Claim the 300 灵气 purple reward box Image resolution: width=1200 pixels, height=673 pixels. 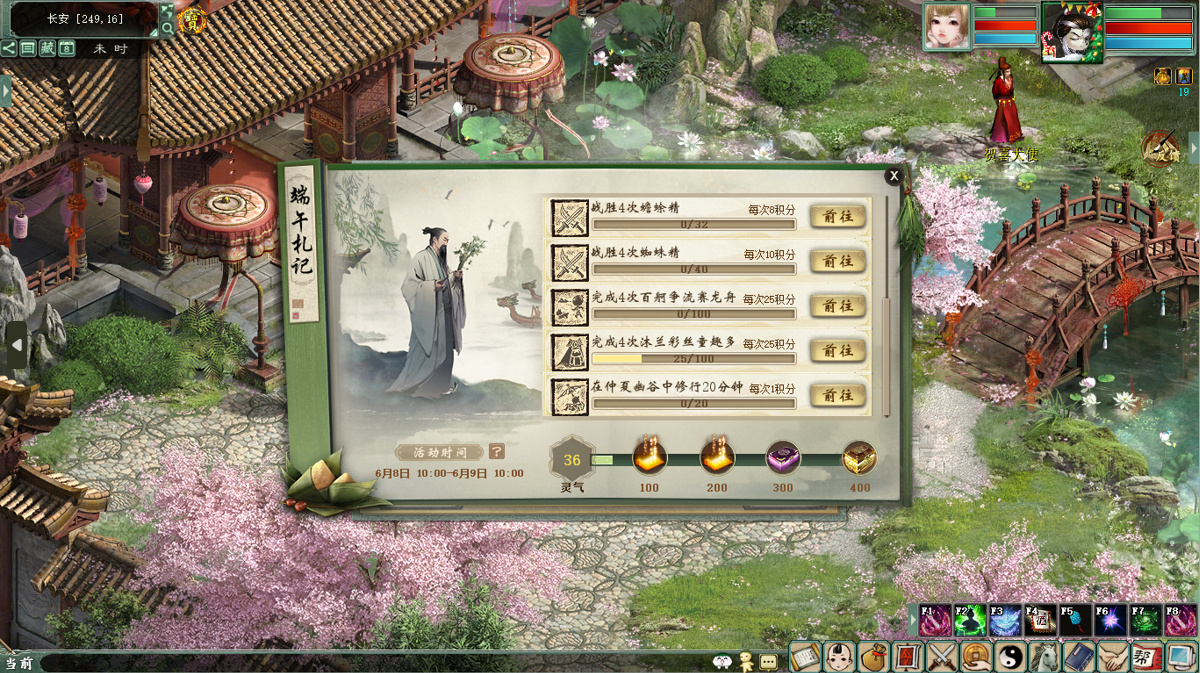pos(783,458)
